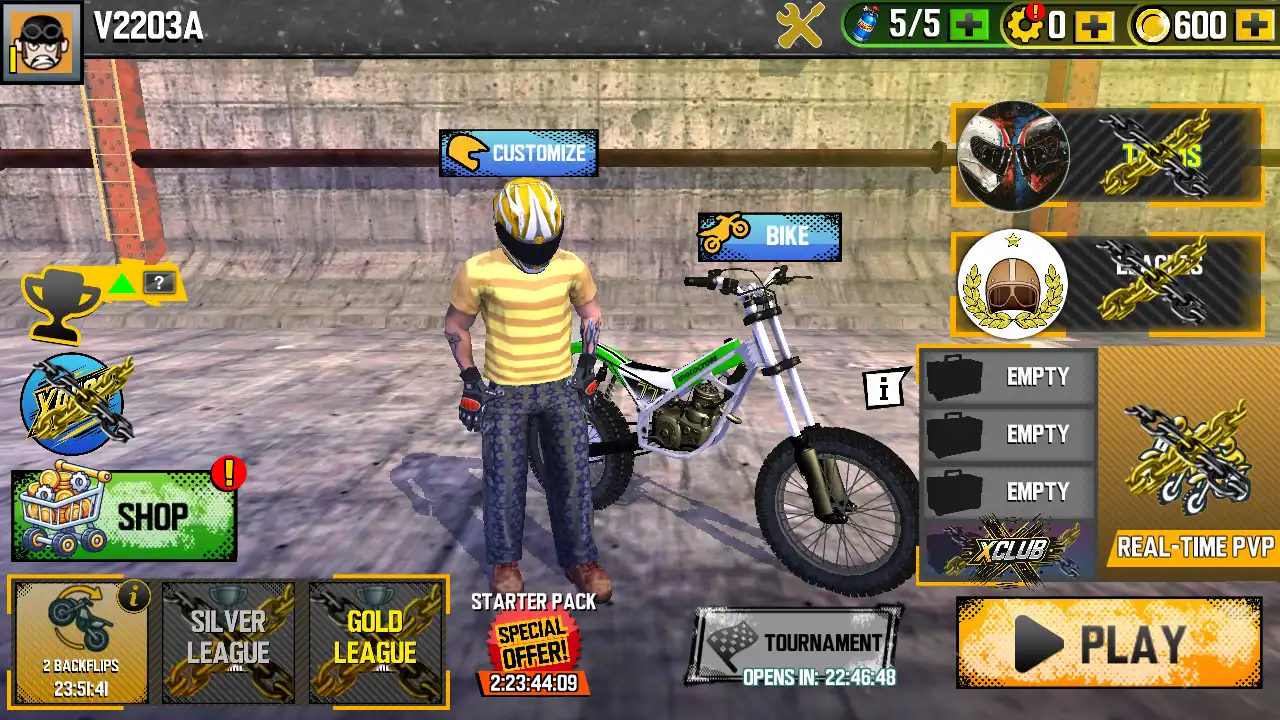
Task: Add gears with the plus button
Action: 1095,26
